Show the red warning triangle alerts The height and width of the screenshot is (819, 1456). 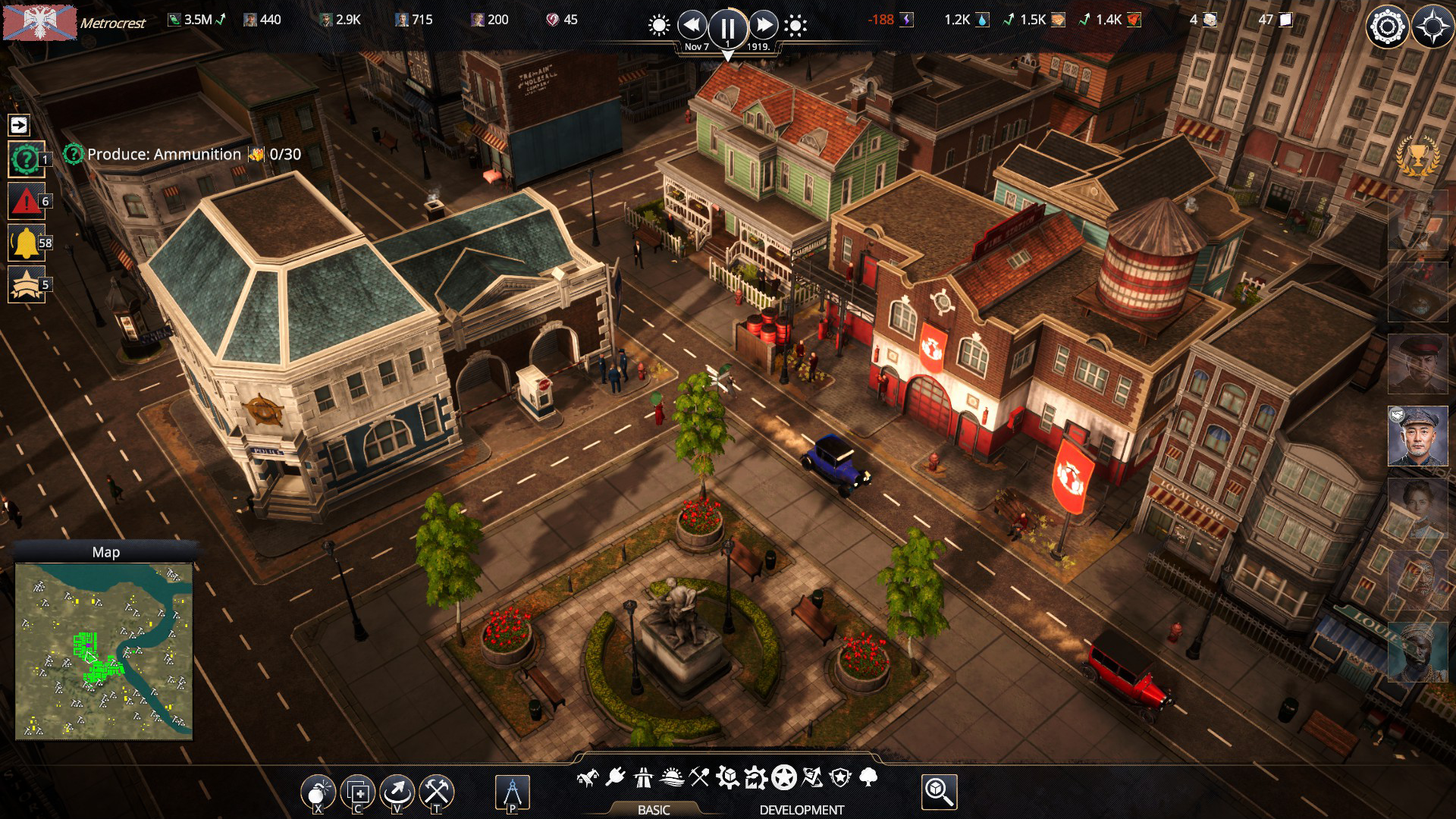pyautogui.click(x=27, y=201)
